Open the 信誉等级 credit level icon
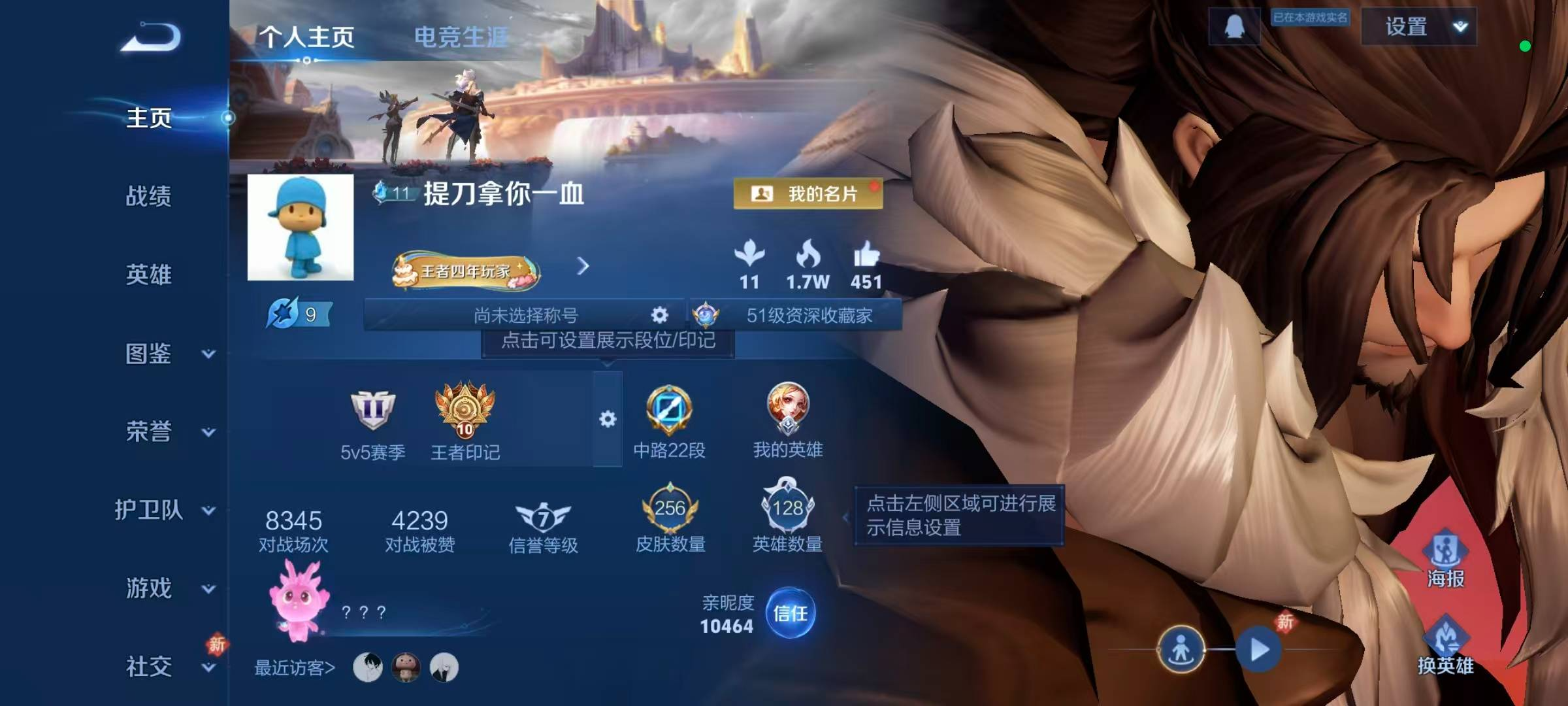Viewport: 1568px width, 706px height. (x=543, y=516)
